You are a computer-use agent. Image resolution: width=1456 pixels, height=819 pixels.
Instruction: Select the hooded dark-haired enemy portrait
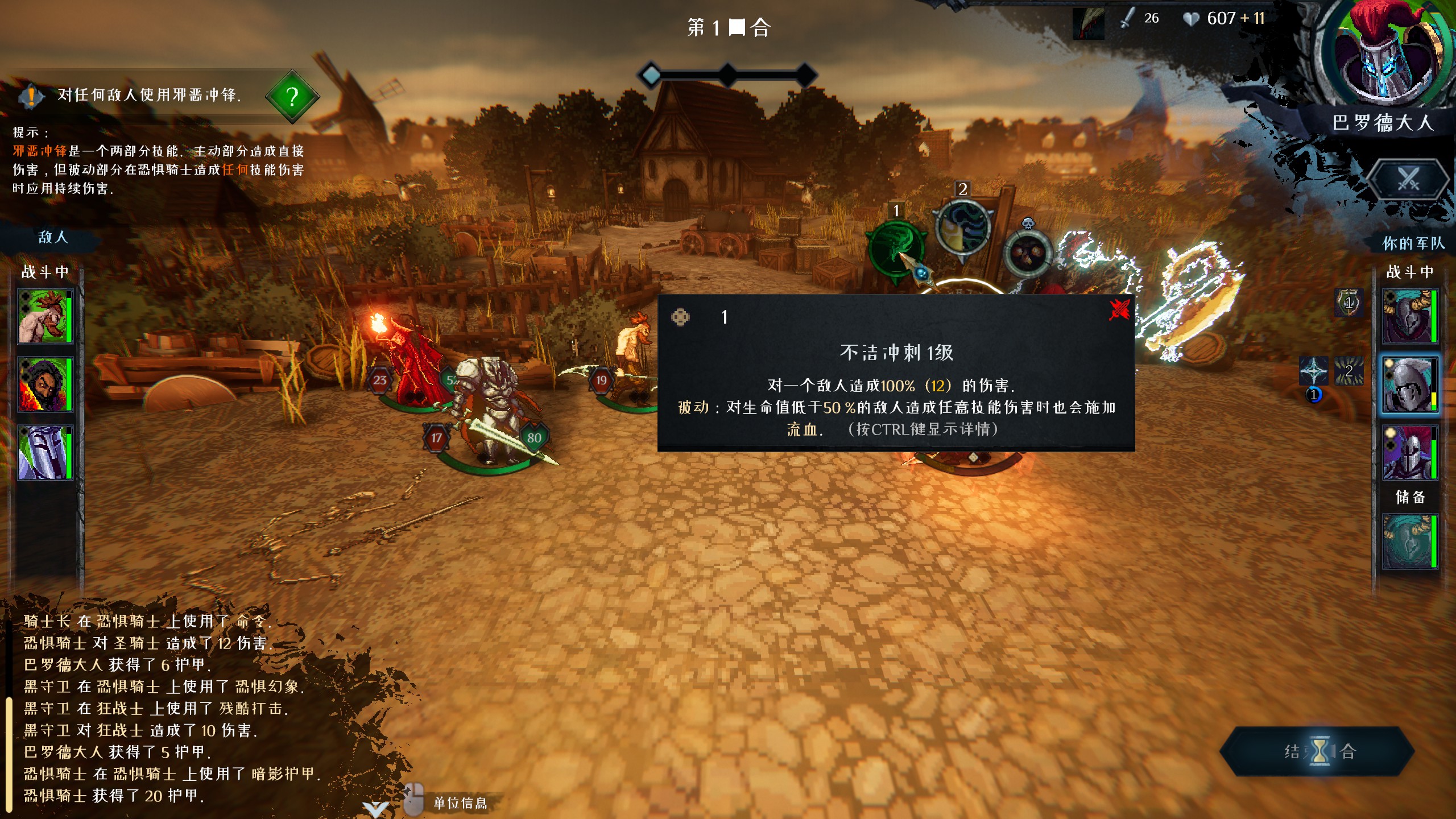pos(44,384)
